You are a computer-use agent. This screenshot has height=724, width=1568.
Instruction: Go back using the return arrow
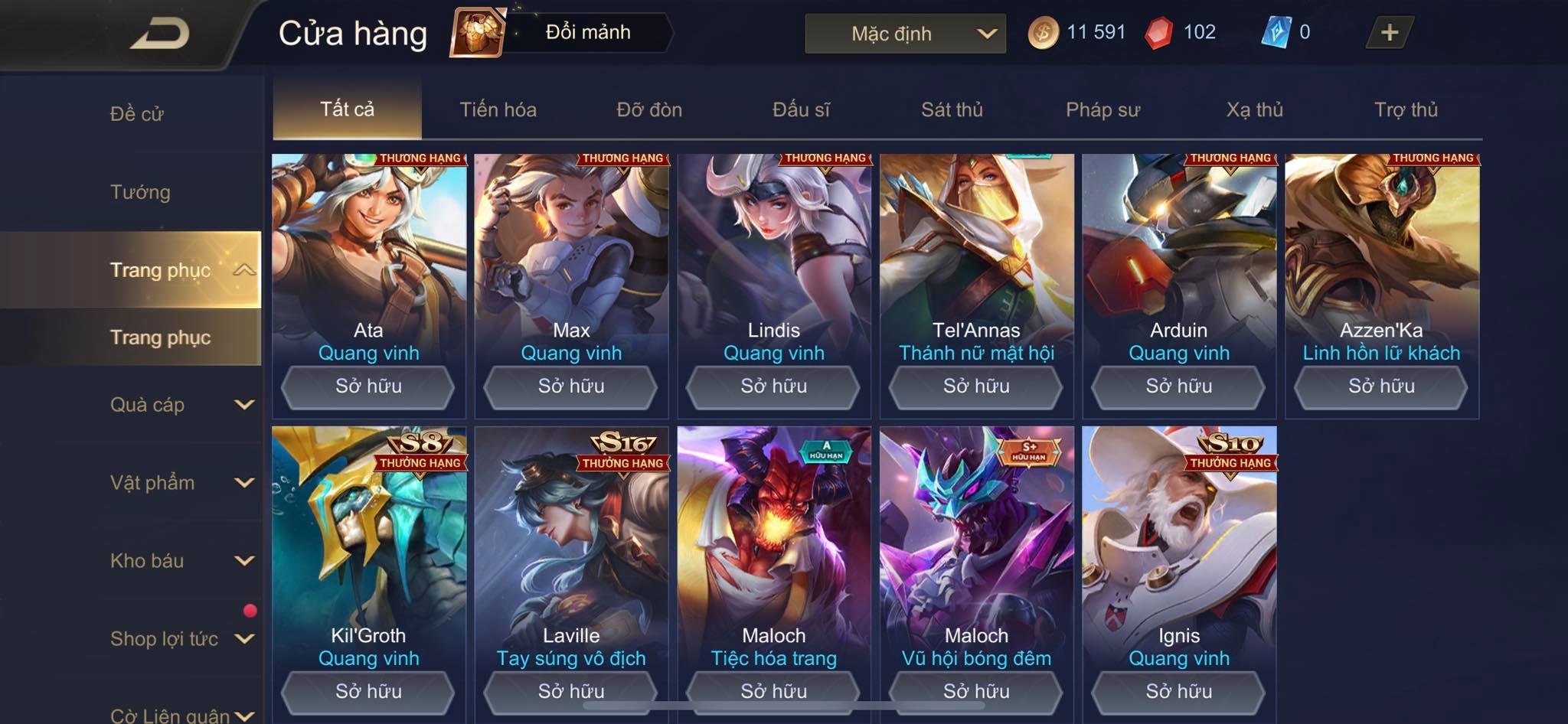(x=160, y=34)
